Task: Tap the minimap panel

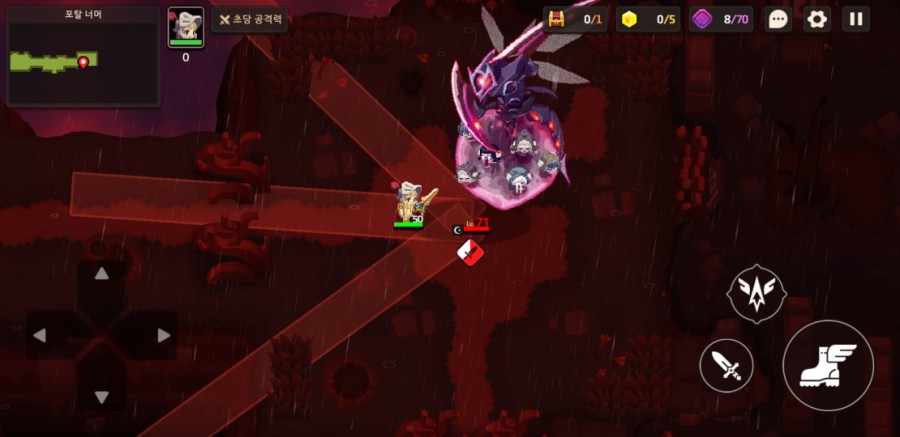Action: [x=83, y=56]
